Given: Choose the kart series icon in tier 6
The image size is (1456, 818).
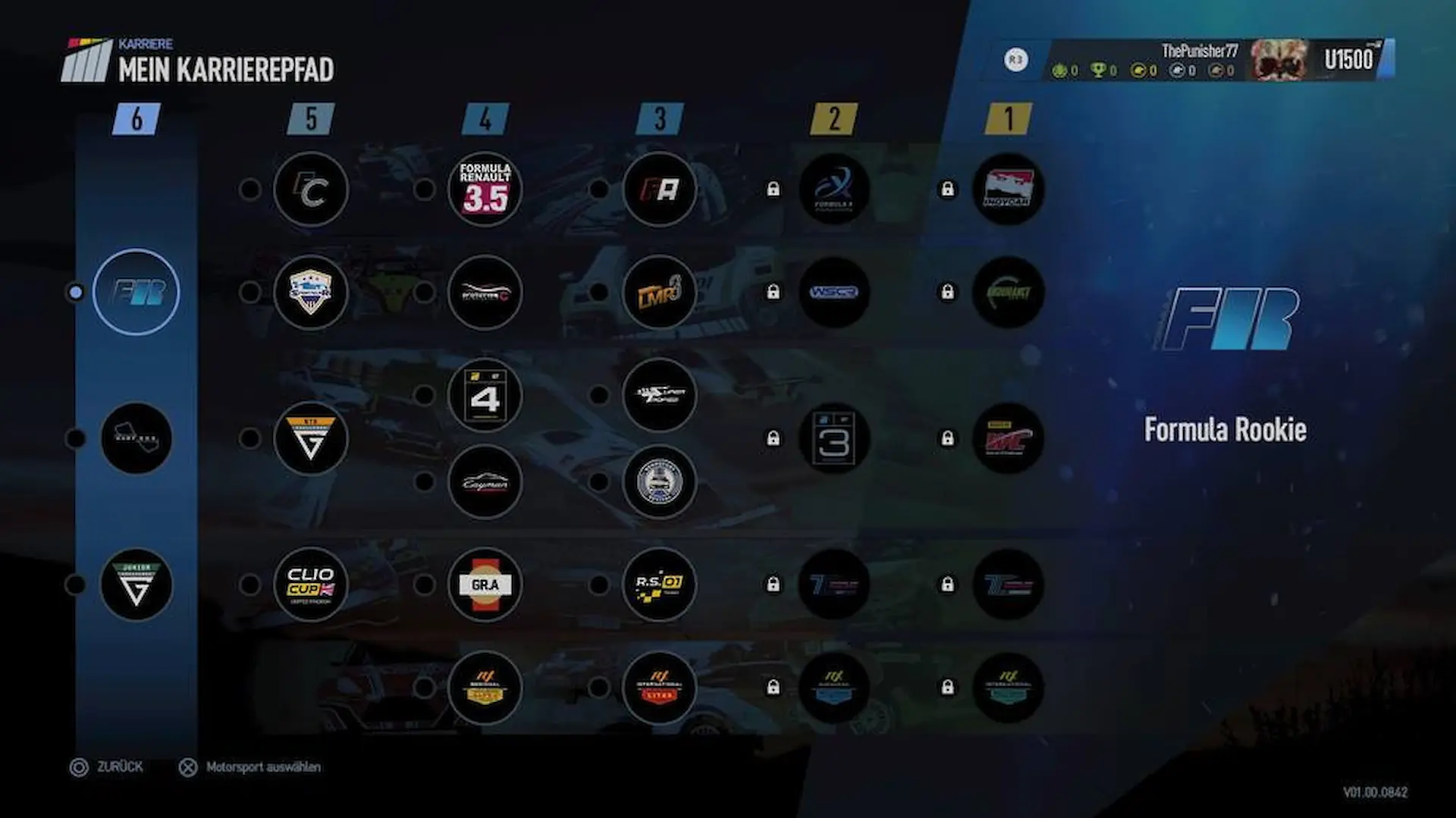Looking at the screenshot, I should tap(136, 438).
